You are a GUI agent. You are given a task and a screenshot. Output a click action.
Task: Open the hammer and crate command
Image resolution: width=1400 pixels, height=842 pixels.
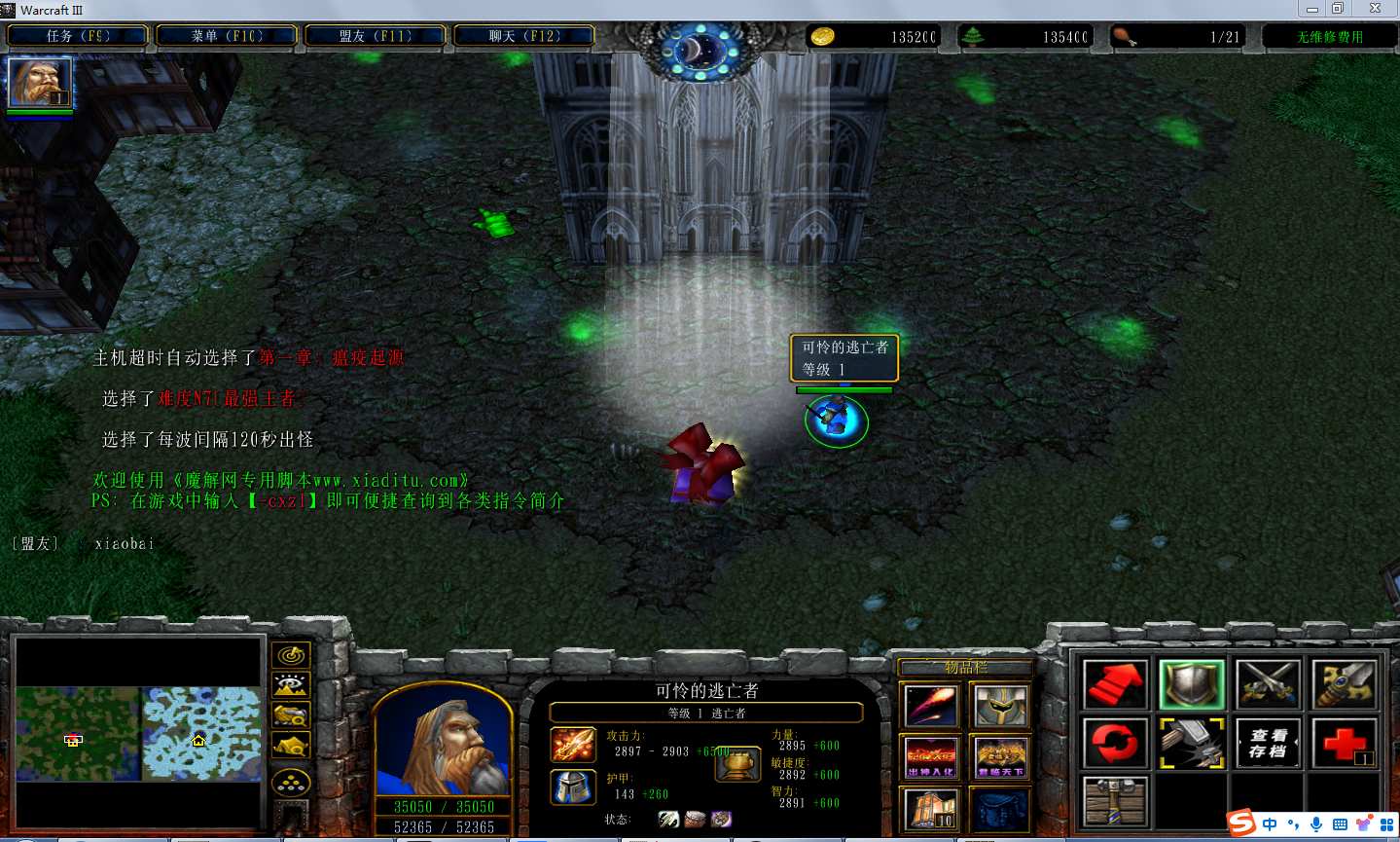pyautogui.click(x=1116, y=801)
